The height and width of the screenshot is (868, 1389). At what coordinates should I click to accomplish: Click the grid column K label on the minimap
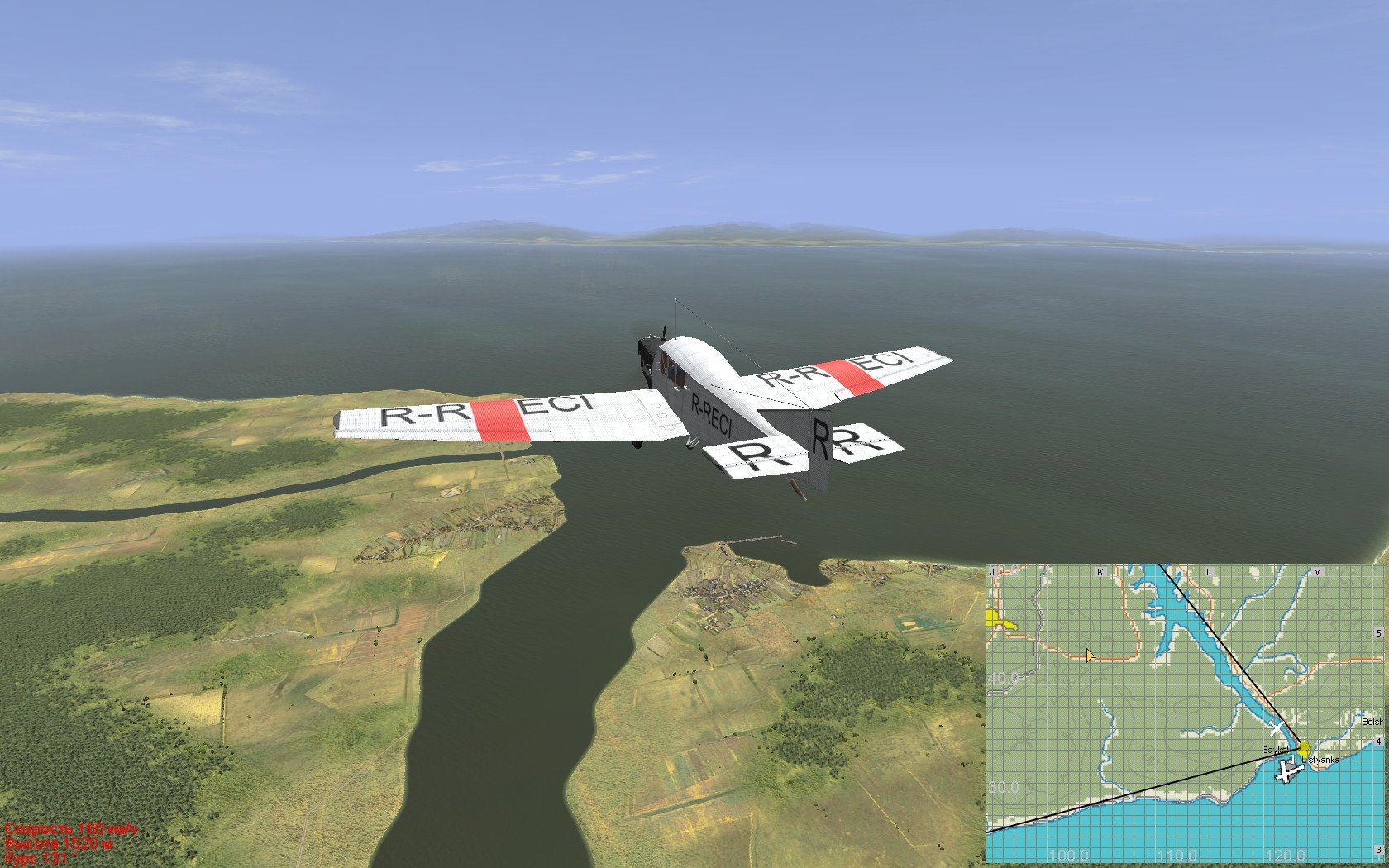tap(1100, 572)
